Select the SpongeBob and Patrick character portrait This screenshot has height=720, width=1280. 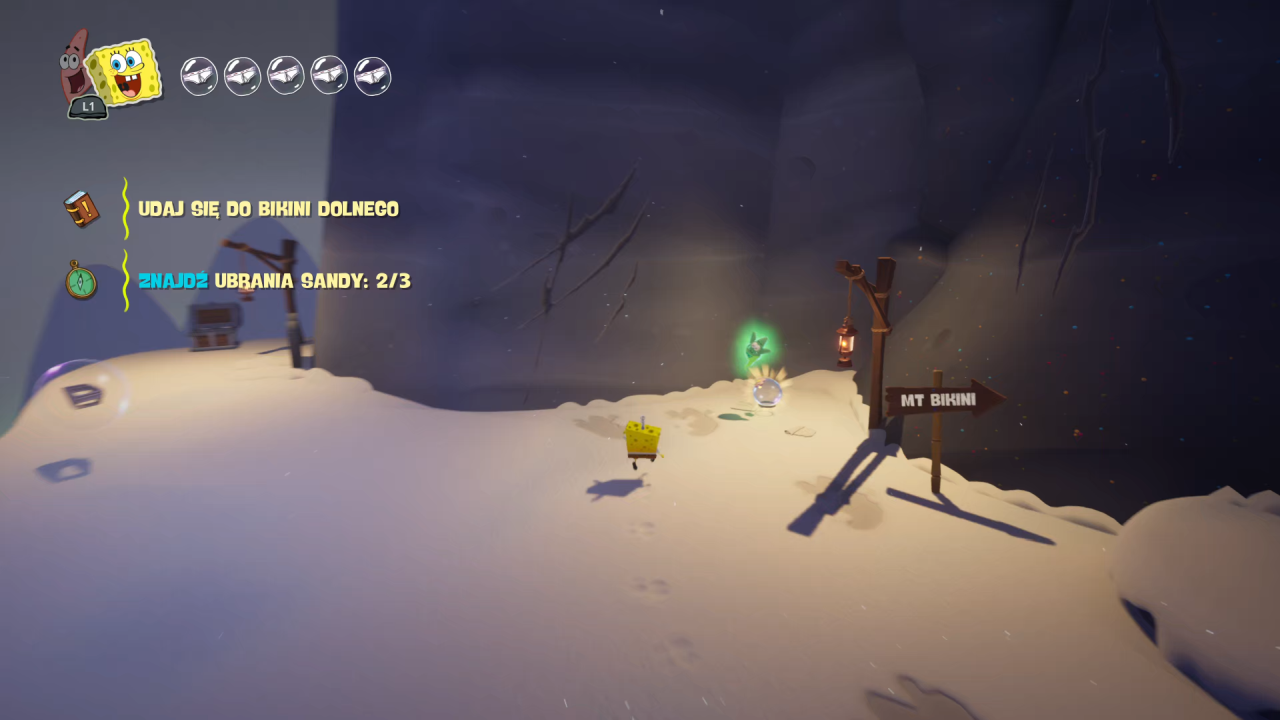[110, 73]
